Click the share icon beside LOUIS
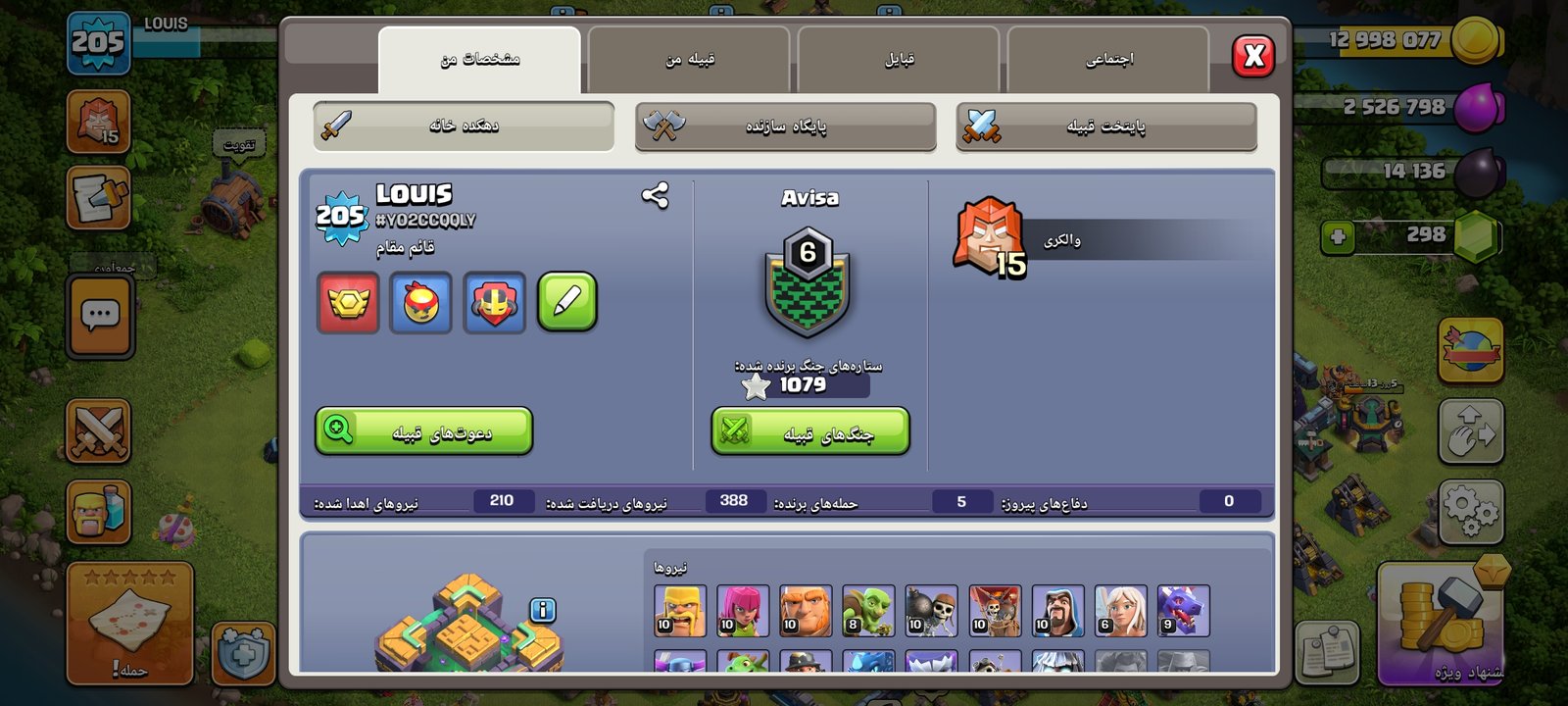Screen dimensions: 1568x706 (x=655, y=196)
